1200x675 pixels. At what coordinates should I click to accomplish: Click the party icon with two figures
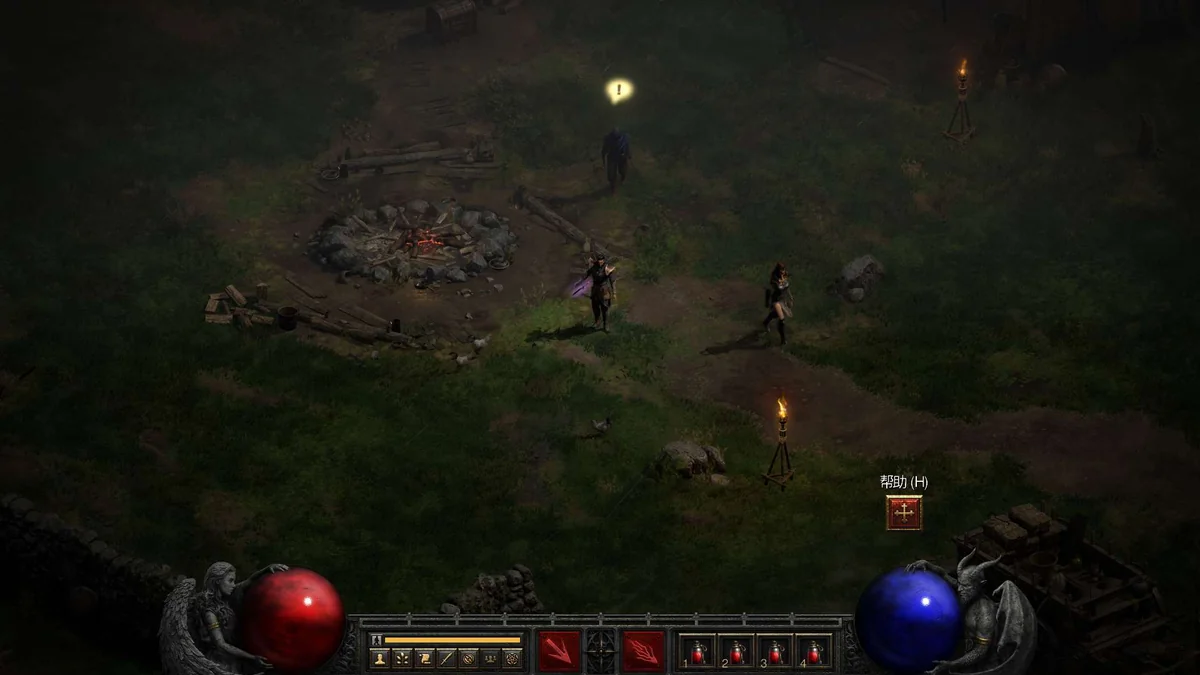click(x=490, y=658)
